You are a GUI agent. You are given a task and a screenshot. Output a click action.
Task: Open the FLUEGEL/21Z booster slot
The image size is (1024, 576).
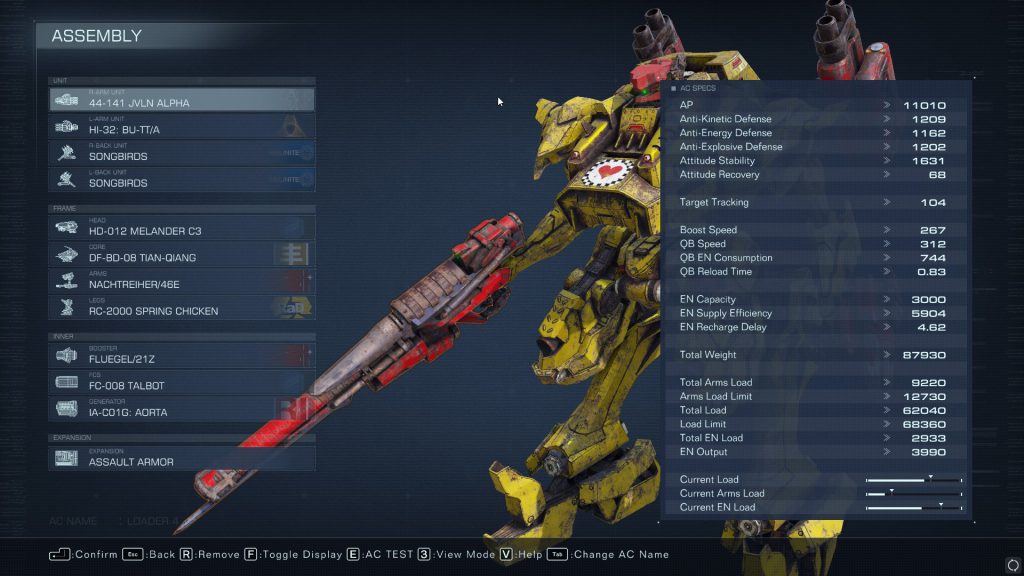coord(182,355)
